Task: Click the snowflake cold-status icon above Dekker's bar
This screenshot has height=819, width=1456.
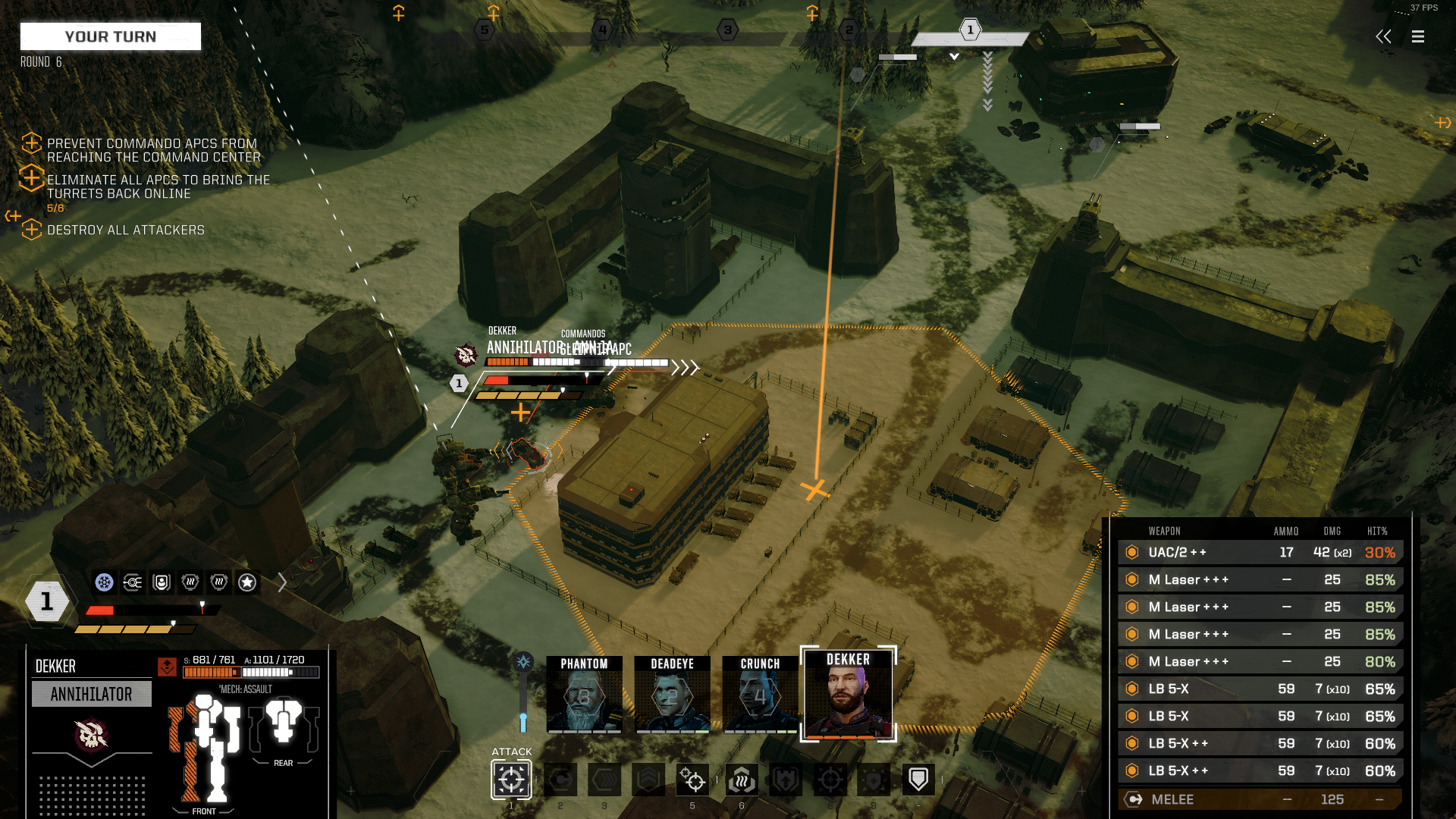Action: (105, 582)
